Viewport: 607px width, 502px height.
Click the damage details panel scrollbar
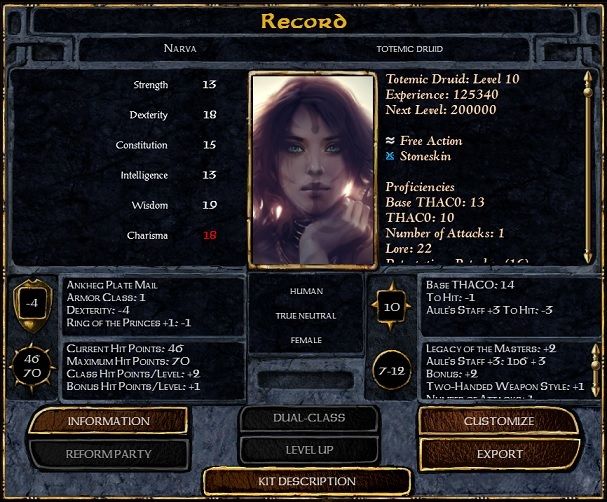click(595, 370)
